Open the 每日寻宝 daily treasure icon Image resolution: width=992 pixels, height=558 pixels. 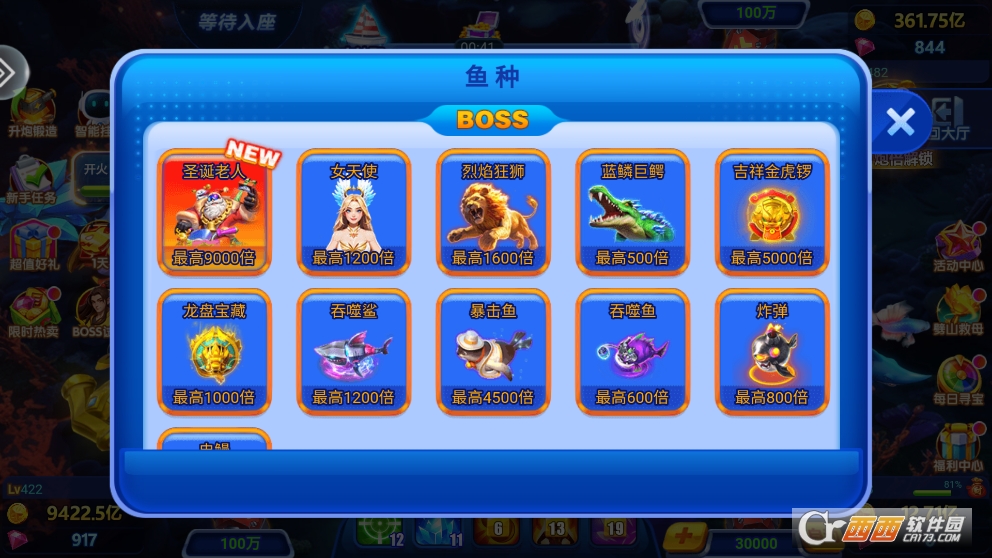(958, 380)
